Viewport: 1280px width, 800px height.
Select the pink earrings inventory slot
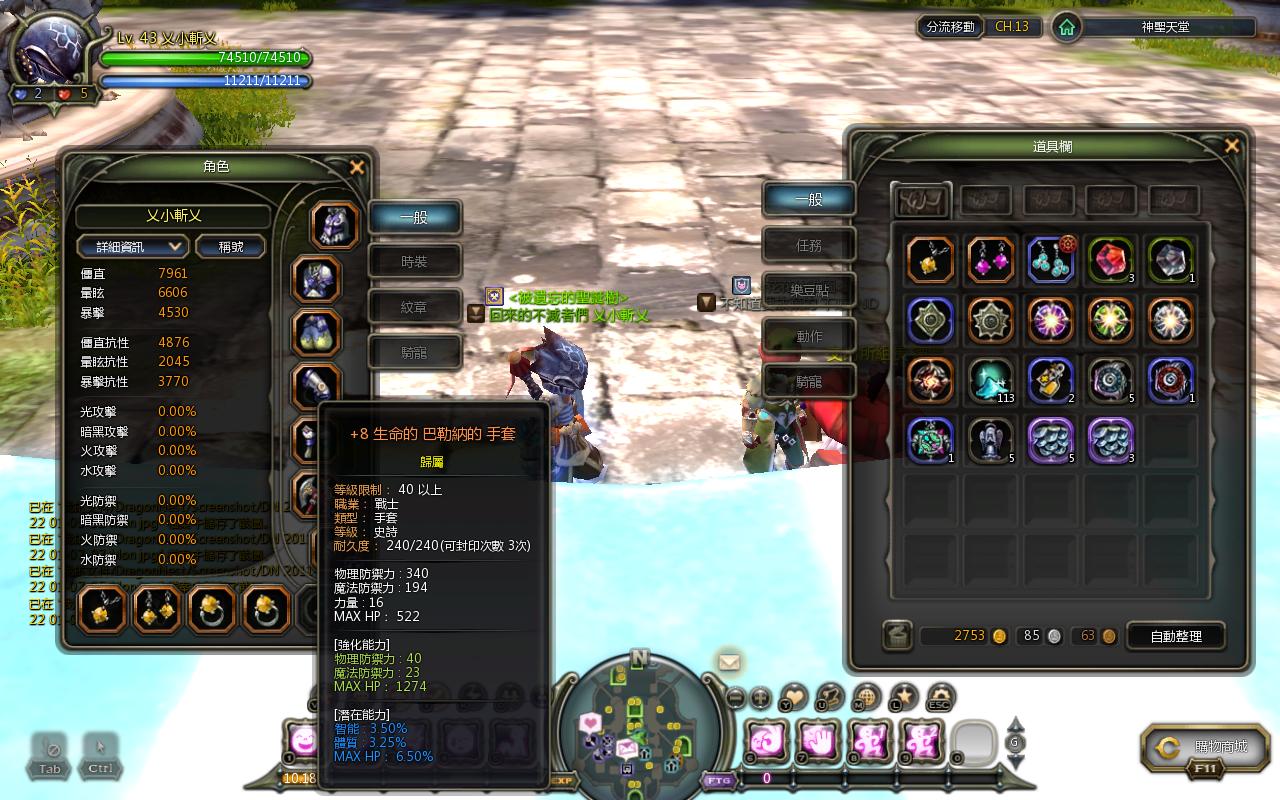(x=991, y=260)
